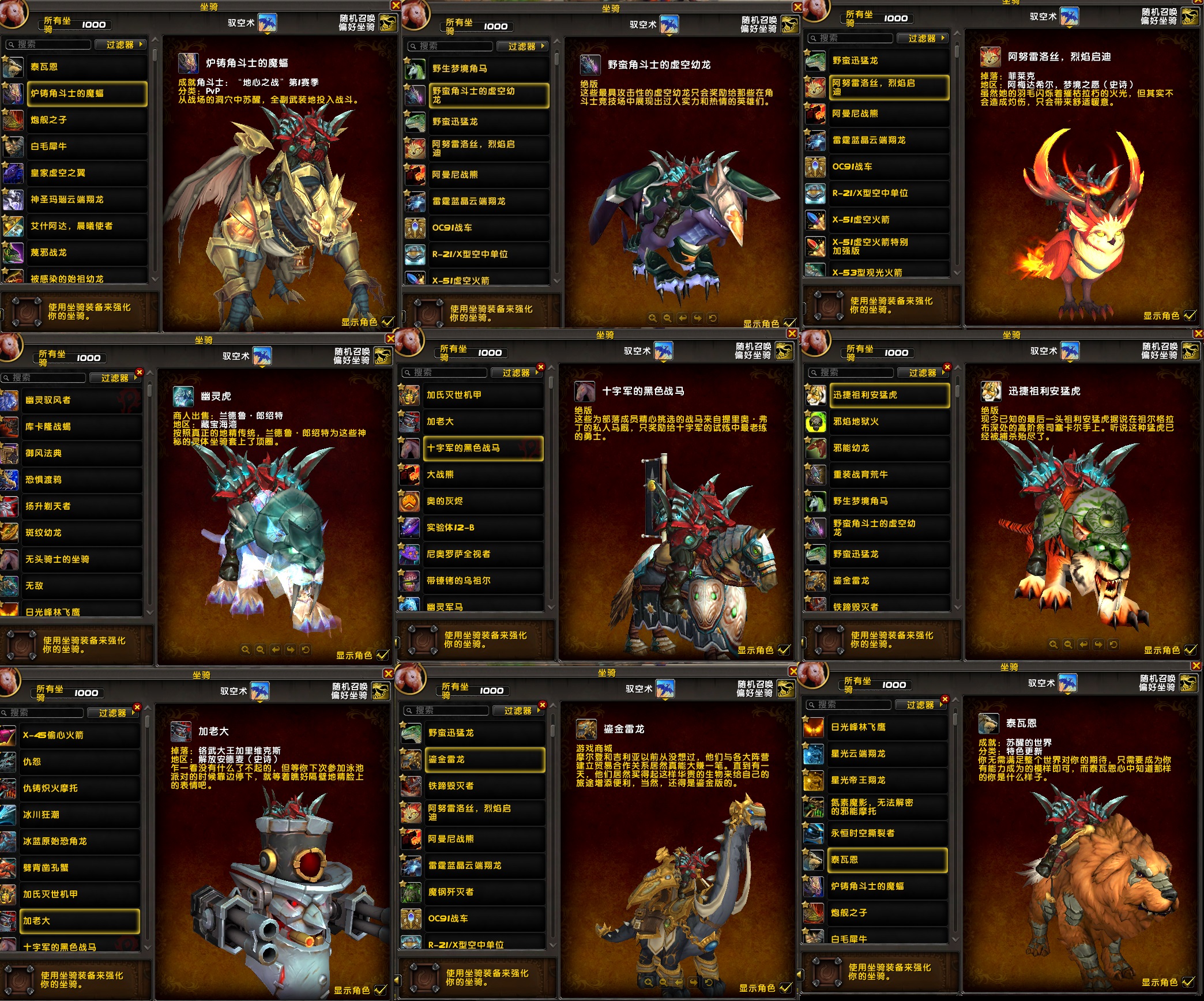Select the 冰蓝原始恐角龙 mount row
Viewport: 1204px width, 1001px height.
point(80,841)
